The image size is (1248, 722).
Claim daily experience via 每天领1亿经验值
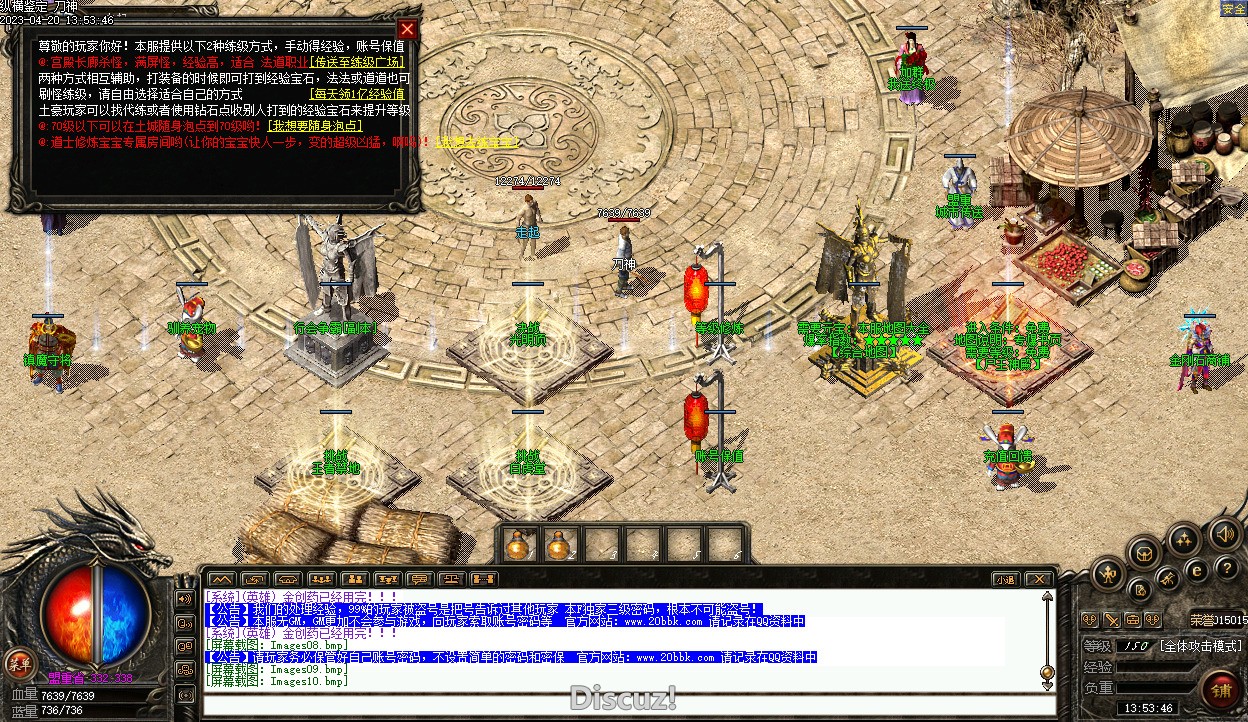click(x=356, y=94)
